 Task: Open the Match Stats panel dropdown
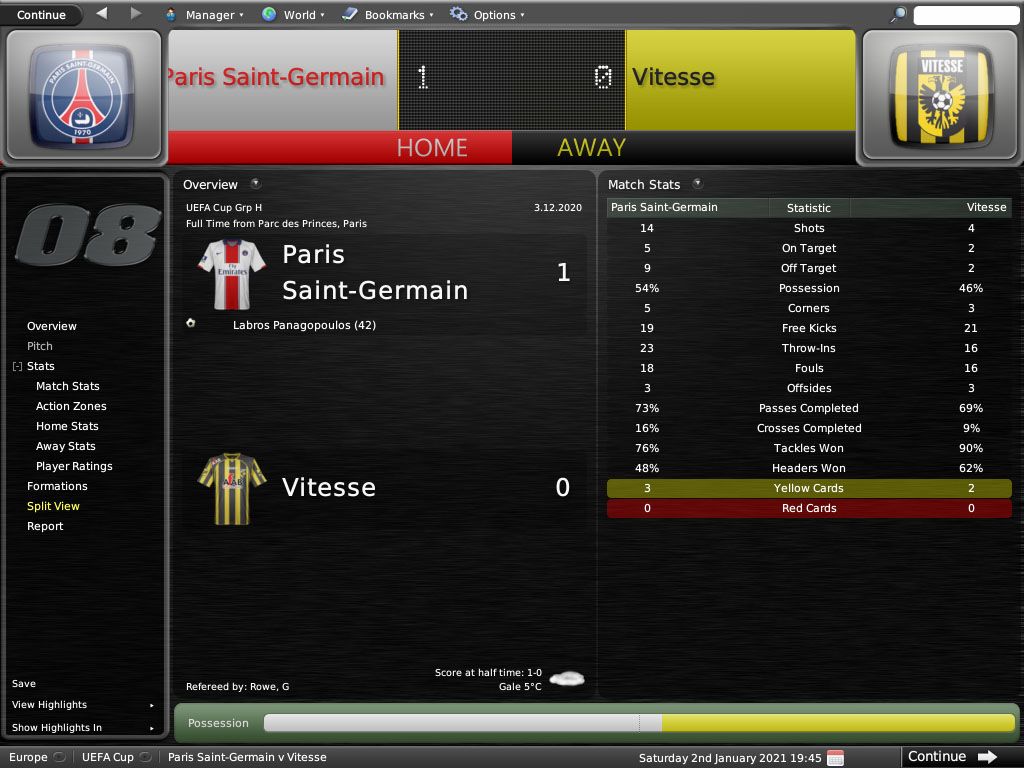click(697, 184)
